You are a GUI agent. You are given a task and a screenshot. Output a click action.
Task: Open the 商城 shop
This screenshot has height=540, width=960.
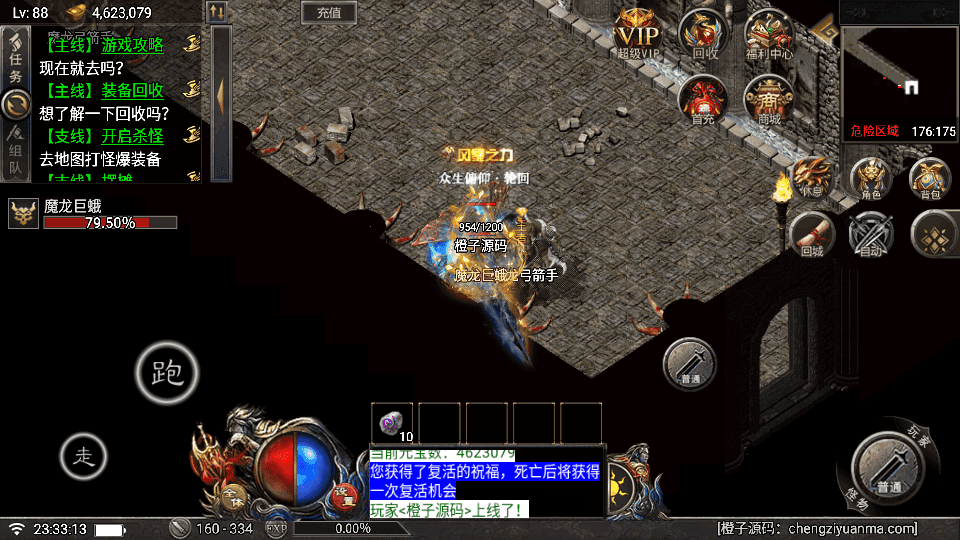click(769, 100)
